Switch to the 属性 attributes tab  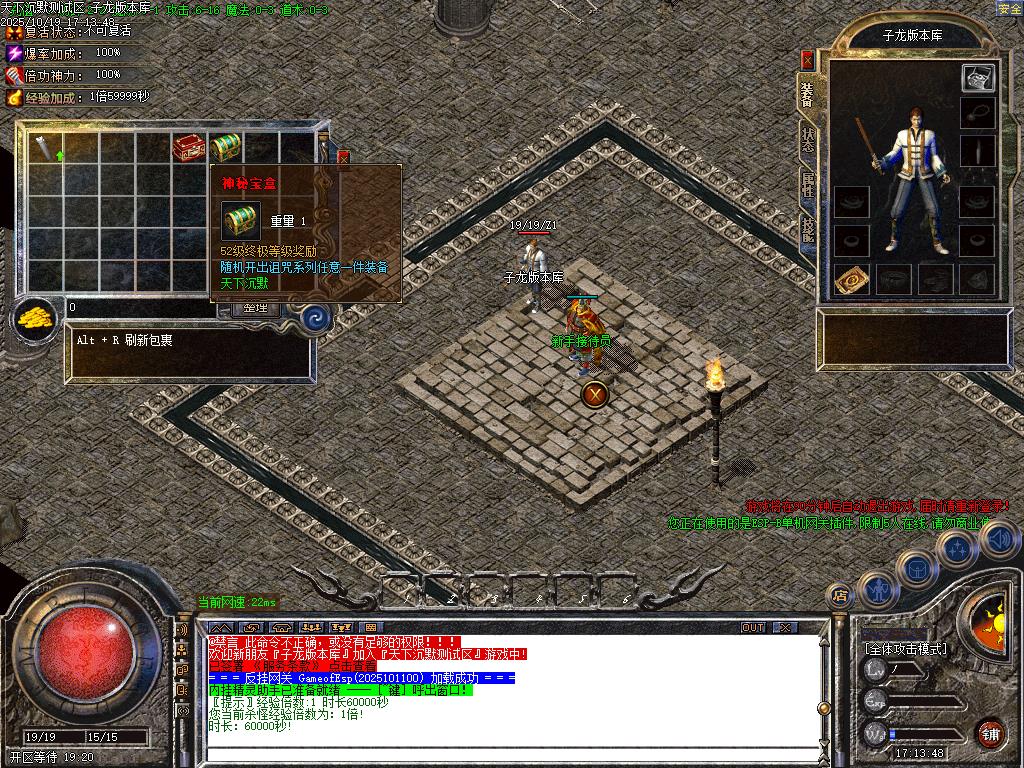point(807,187)
